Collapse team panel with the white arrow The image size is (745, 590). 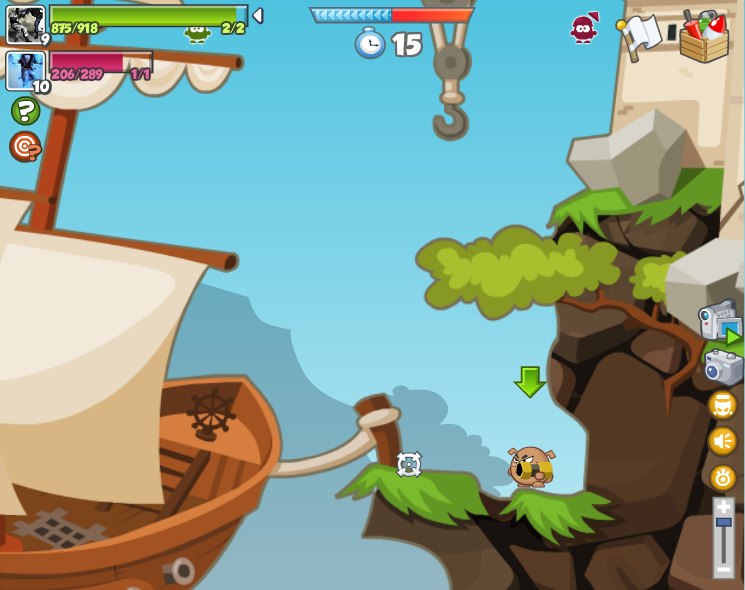click(x=257, y=16)
